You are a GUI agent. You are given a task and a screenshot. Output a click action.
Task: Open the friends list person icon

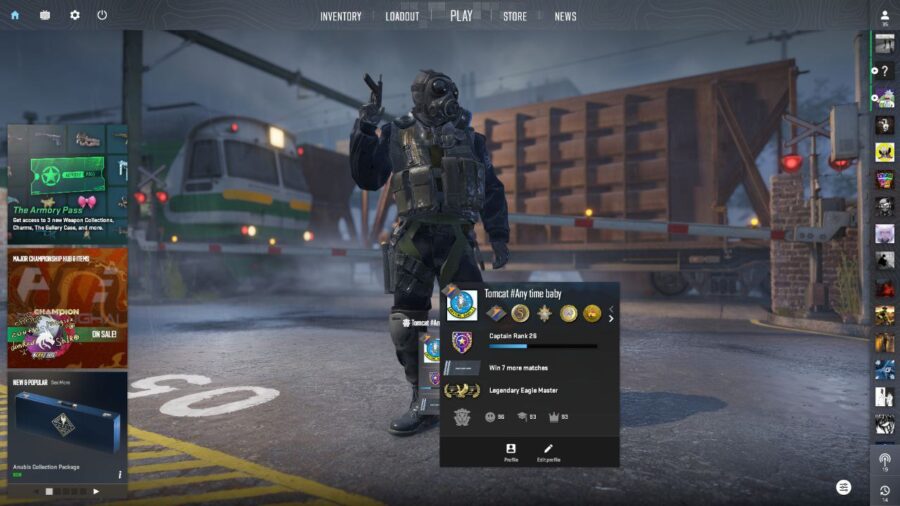click(885, 17)
